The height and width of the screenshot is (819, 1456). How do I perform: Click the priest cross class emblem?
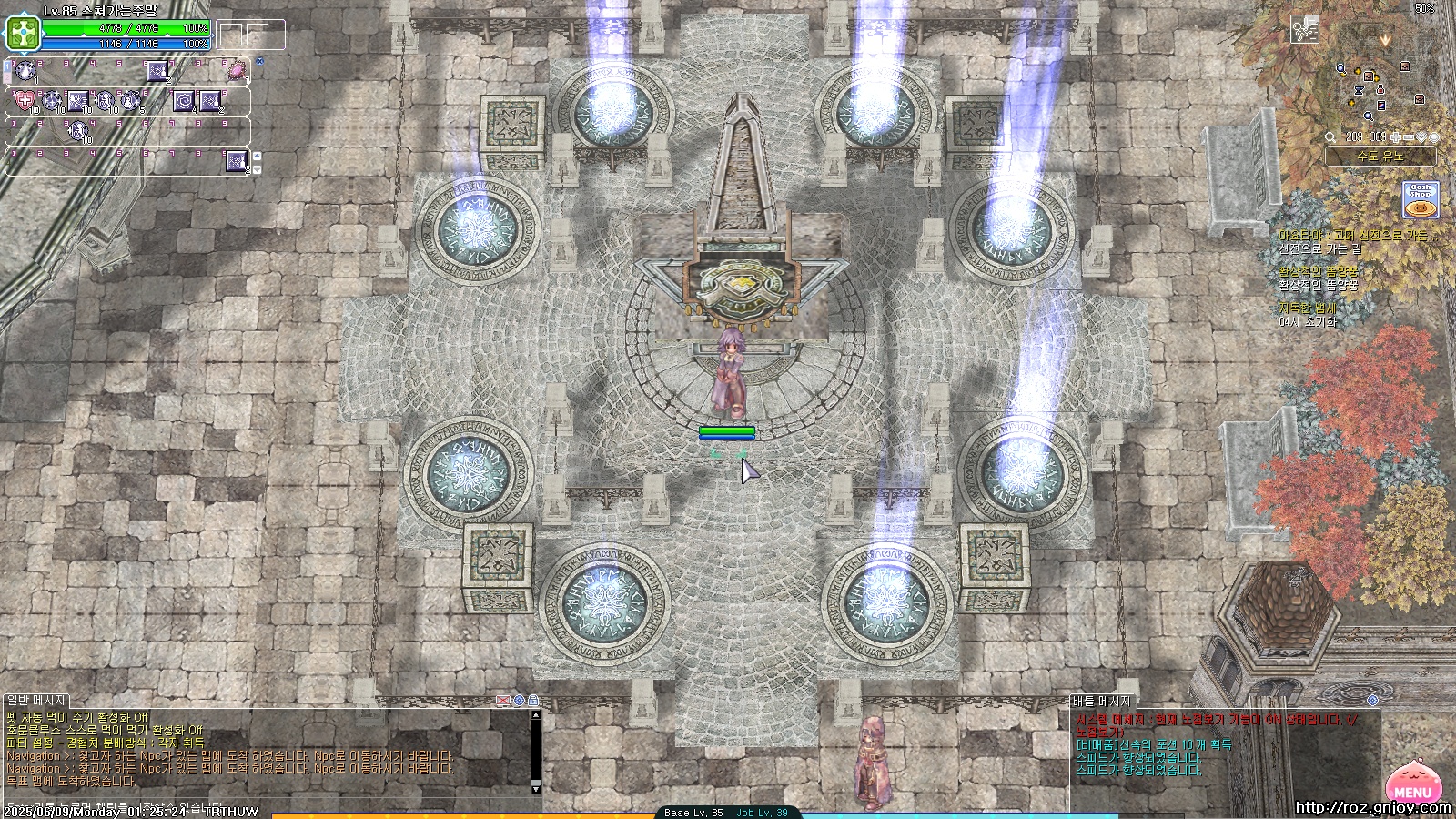pos(20,34)
